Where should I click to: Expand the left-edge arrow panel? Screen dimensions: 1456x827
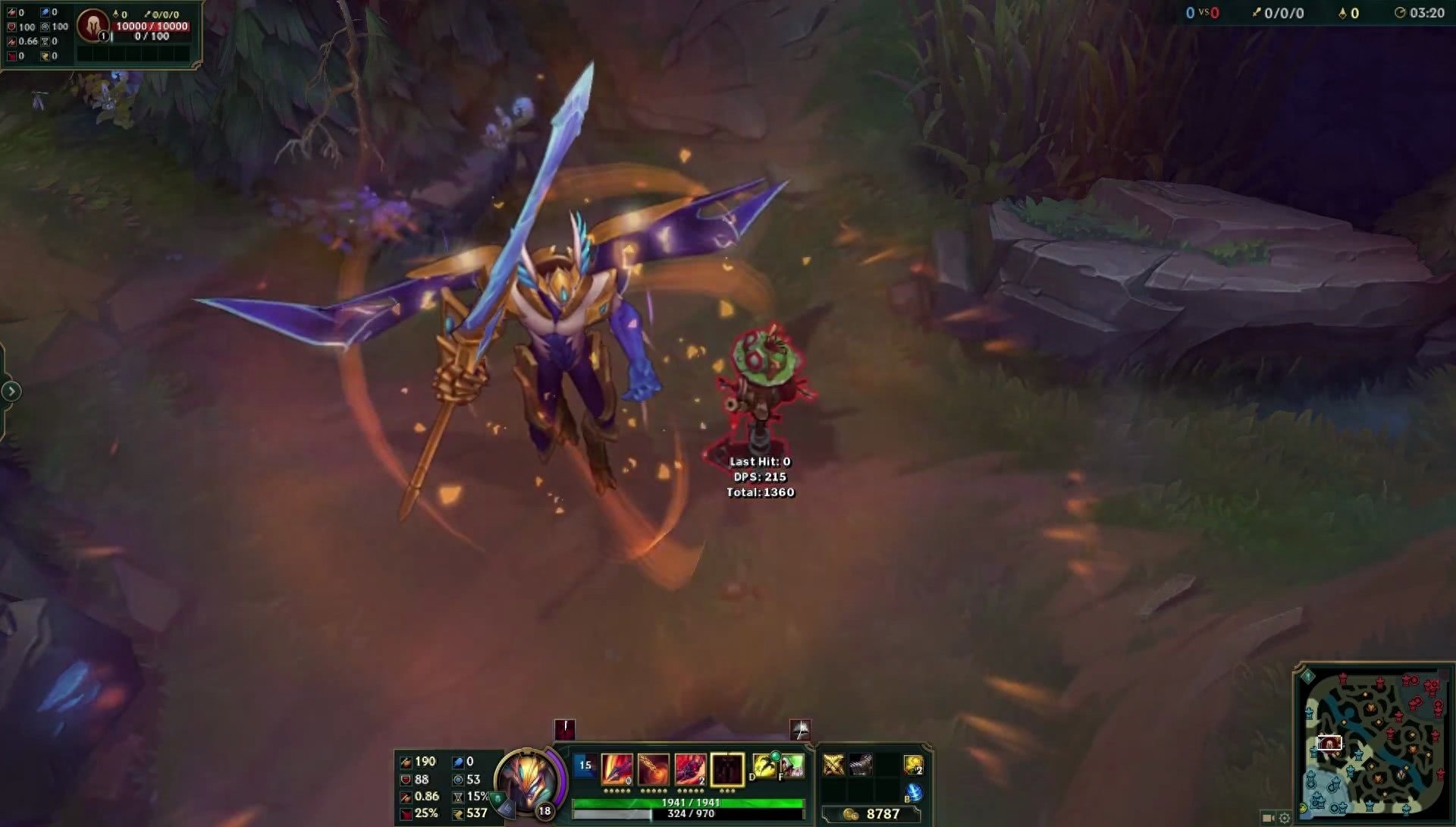point(11,391)
